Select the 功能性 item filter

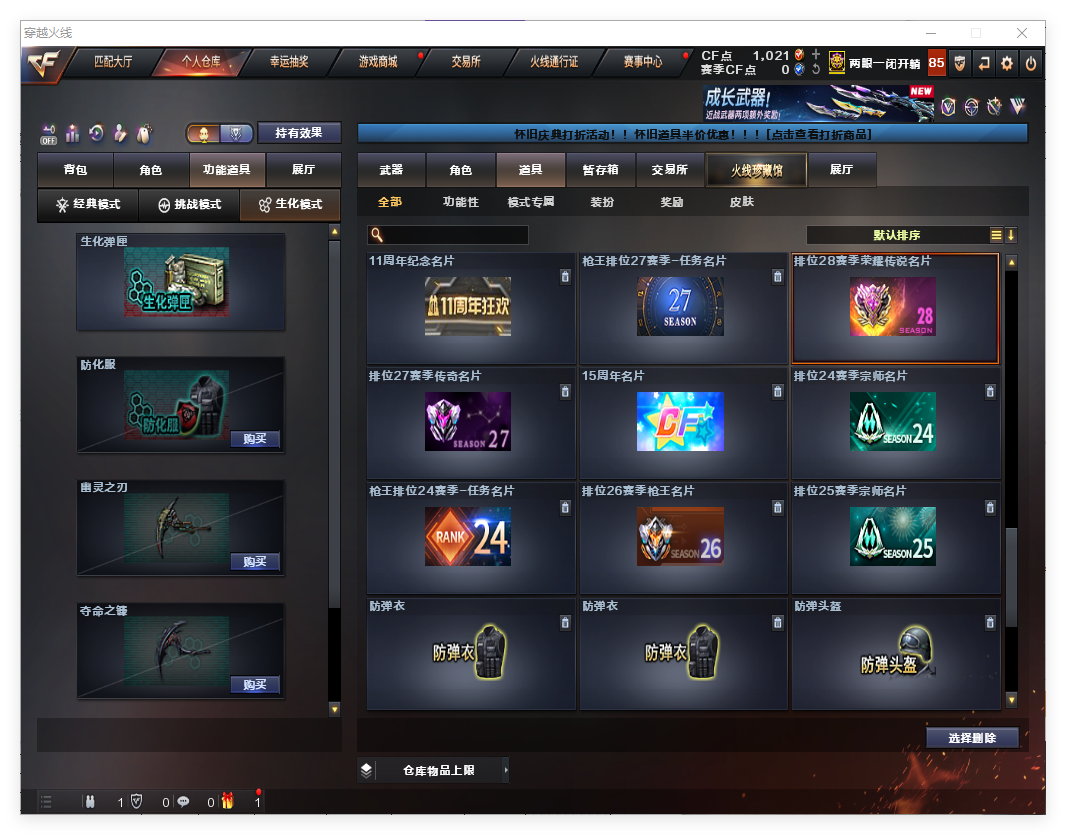[x=461, y=202]
